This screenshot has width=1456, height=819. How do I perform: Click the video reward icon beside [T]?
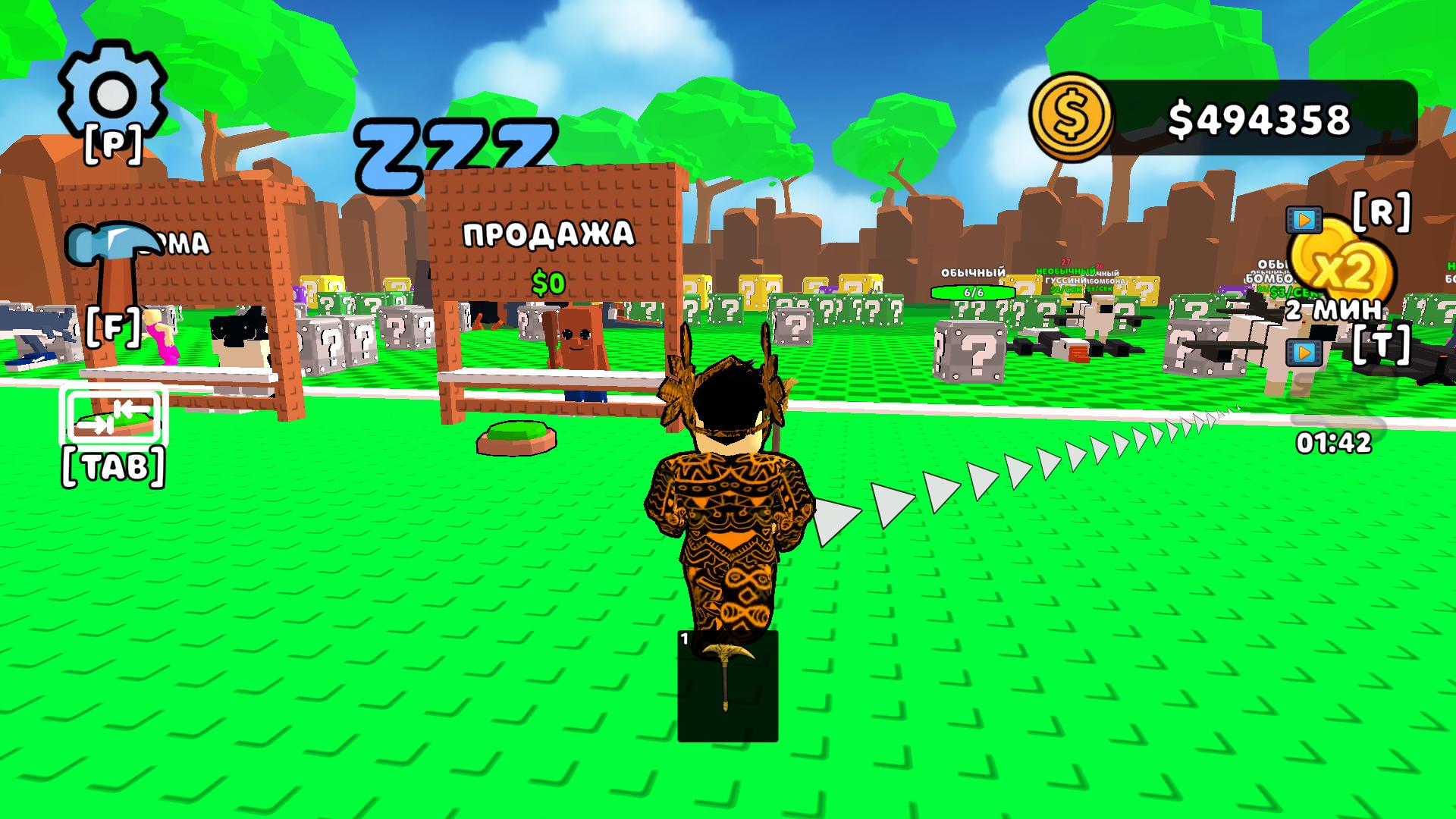pyautogui.click(x=1303, y=353)
